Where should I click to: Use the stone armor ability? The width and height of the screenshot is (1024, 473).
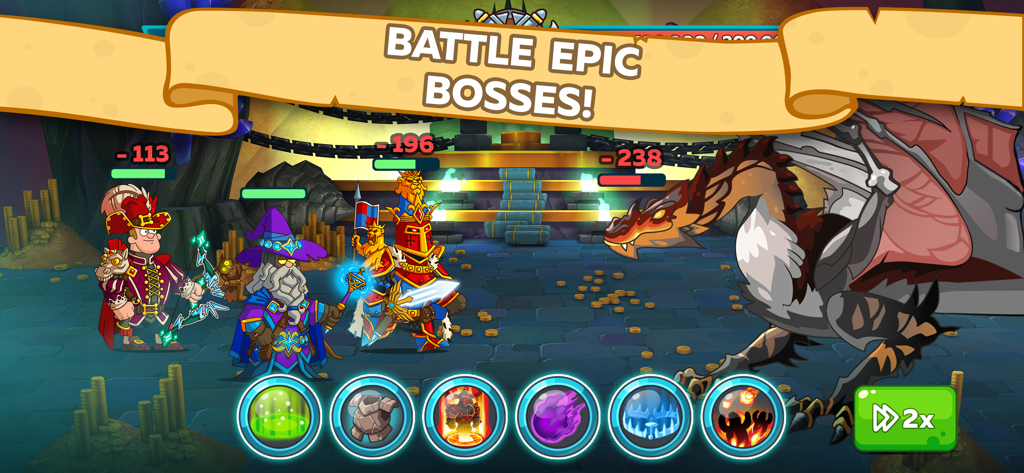pos(372,416)
